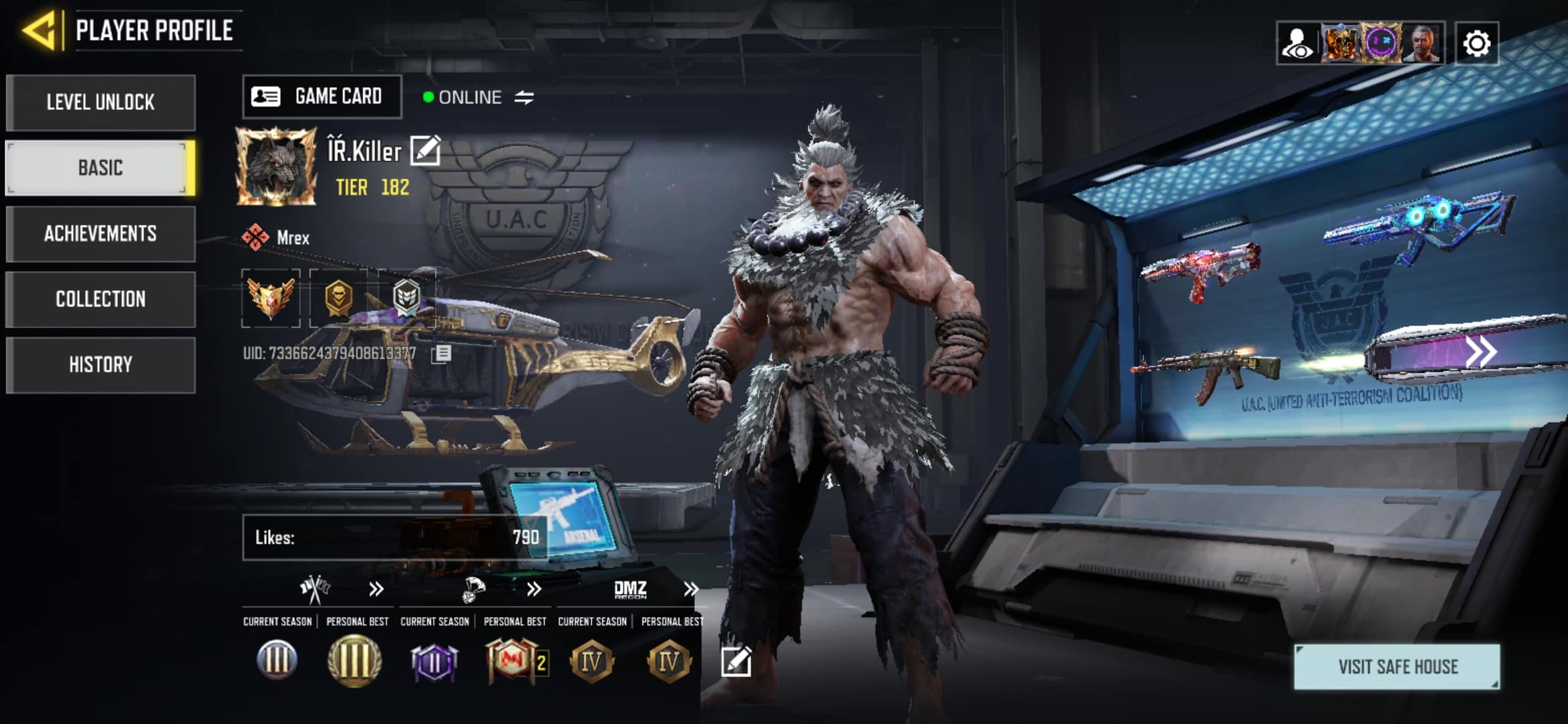View the History tab
1568x724 pixels.
point(101,365)
